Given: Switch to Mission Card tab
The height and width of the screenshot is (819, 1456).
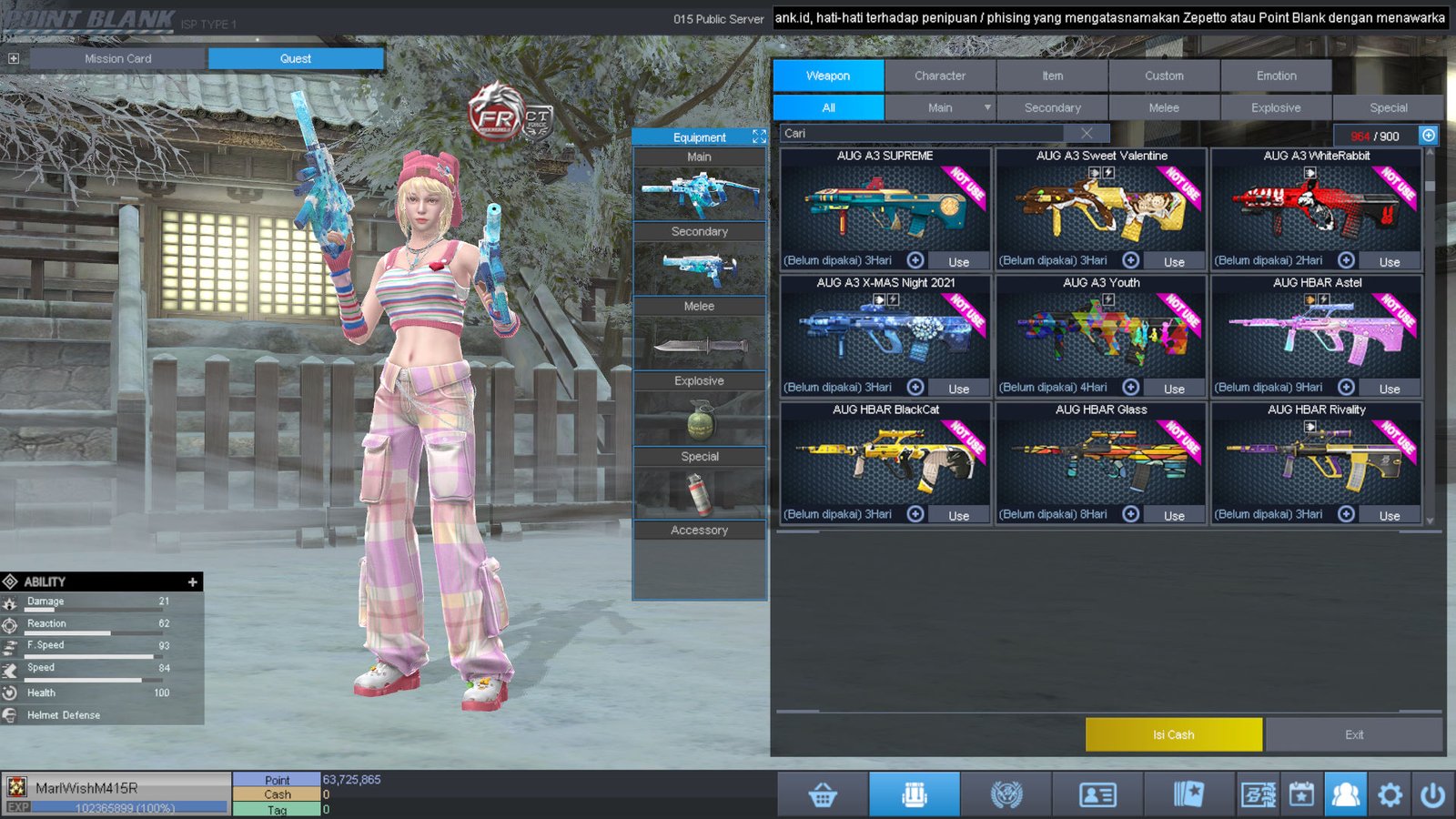Looking at the screenshot, I should 117,58.
